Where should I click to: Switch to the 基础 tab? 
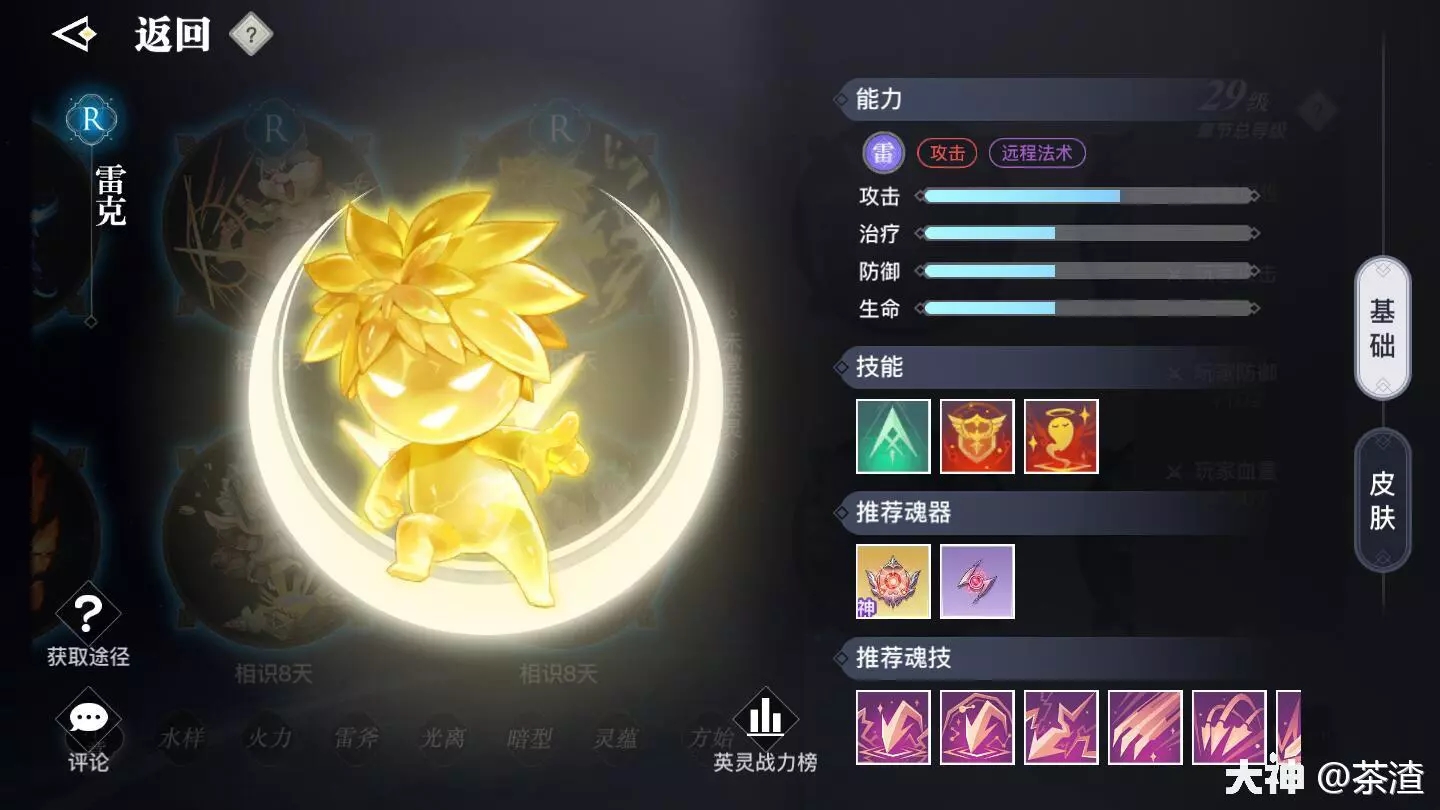tap(1382, 328)
